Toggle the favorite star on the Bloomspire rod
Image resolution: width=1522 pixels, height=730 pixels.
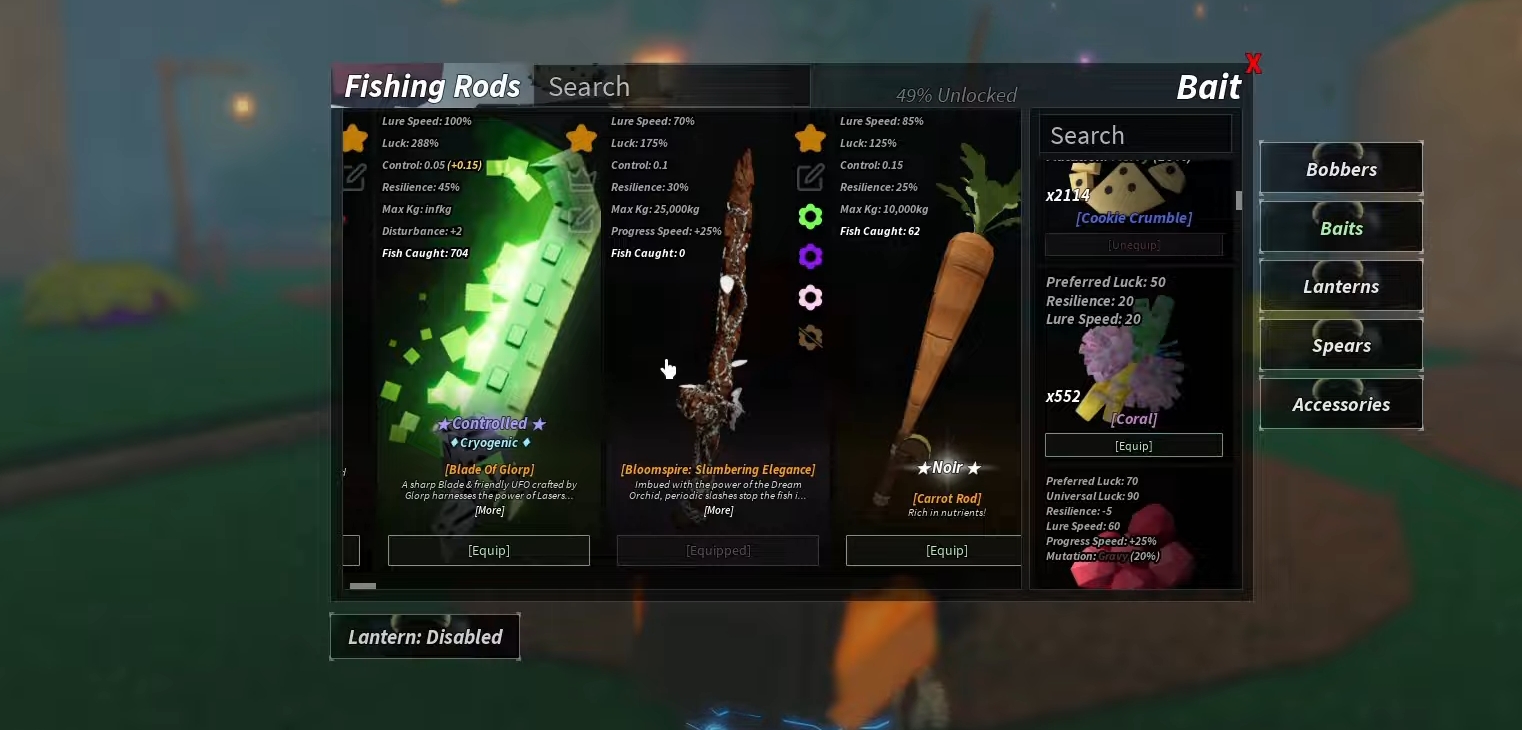pyautogui.click(x=581, y=138)
